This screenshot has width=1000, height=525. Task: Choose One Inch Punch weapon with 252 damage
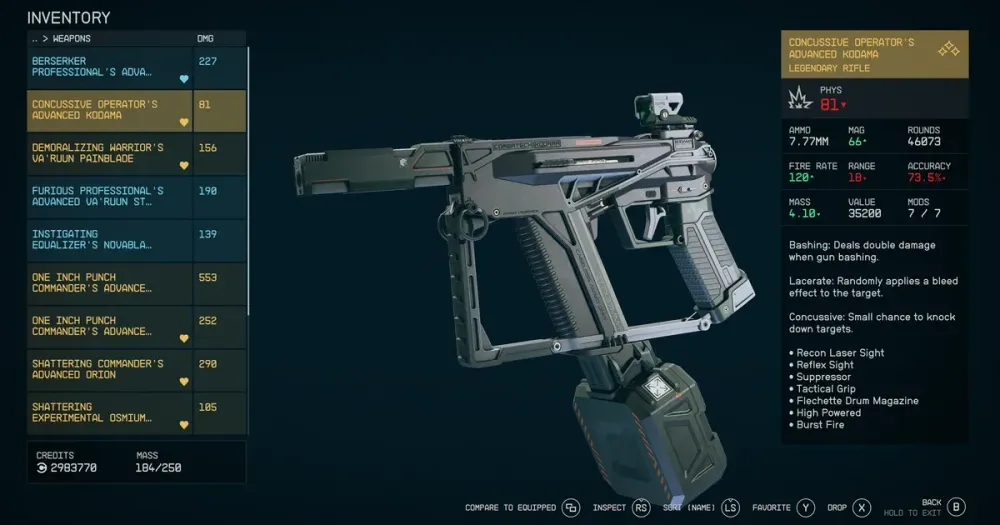coord(110,326)
